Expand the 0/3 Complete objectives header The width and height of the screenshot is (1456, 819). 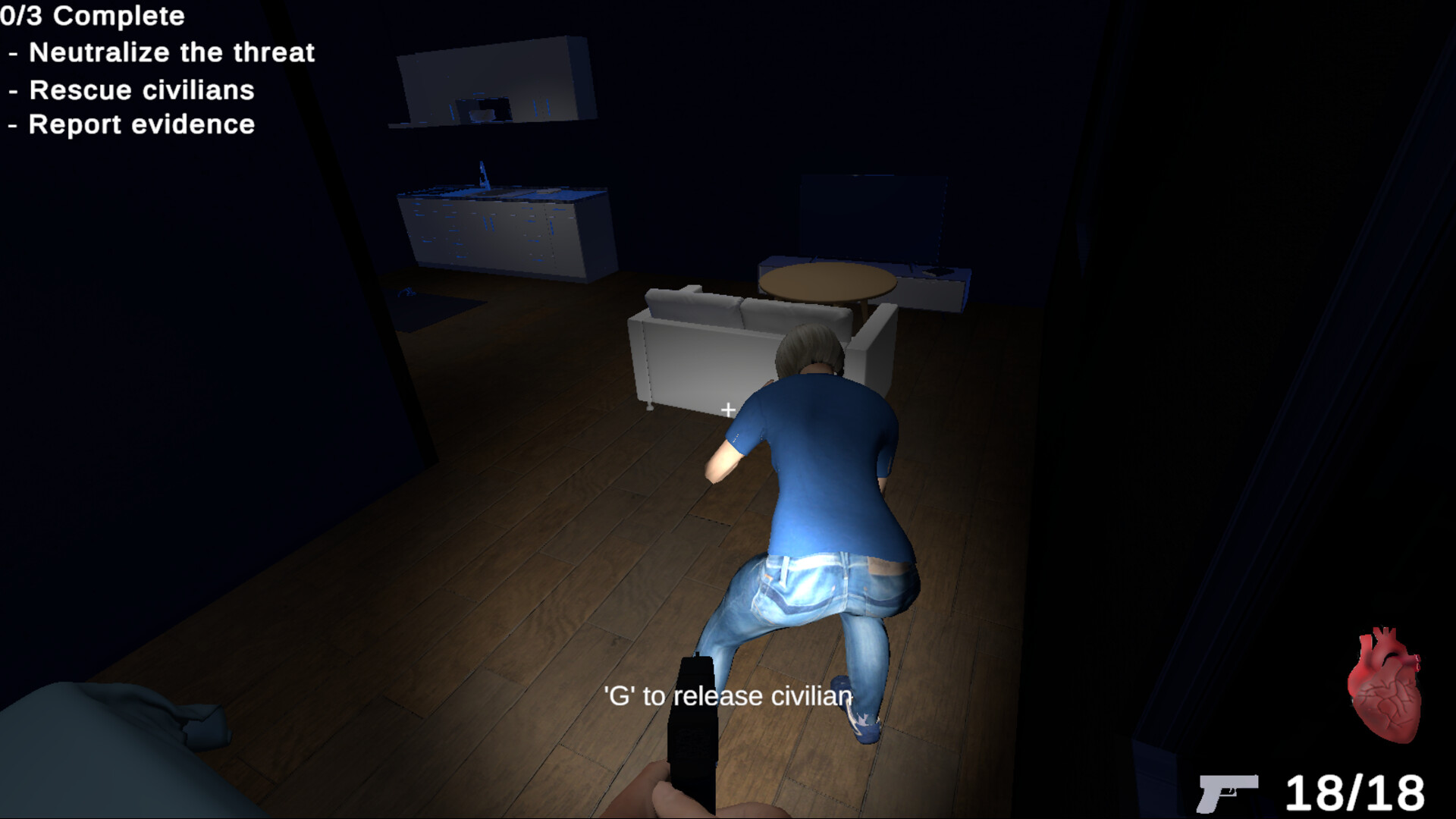click(91, 16)
